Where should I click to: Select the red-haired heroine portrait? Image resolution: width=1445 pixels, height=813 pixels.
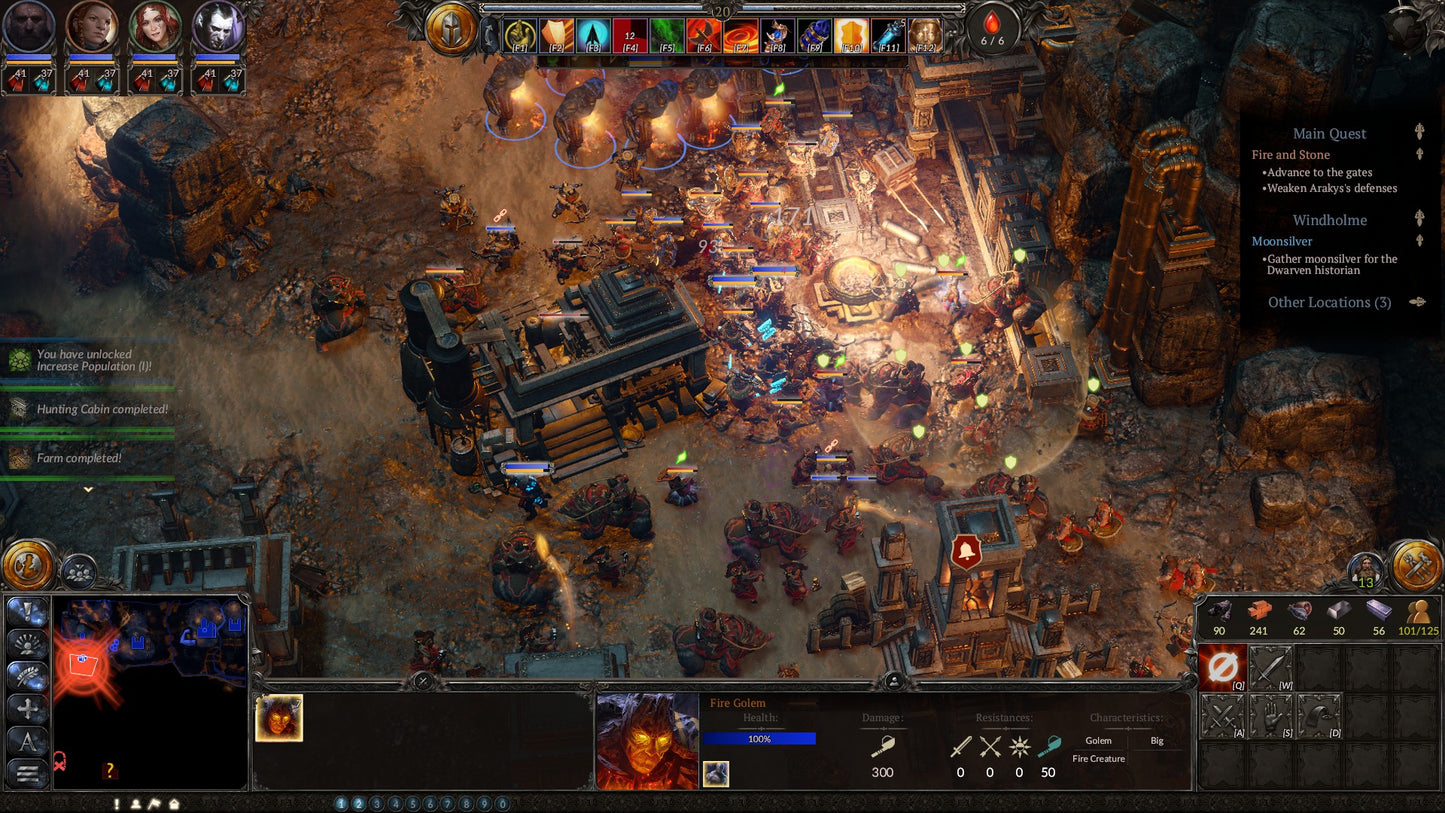[155, 27]
